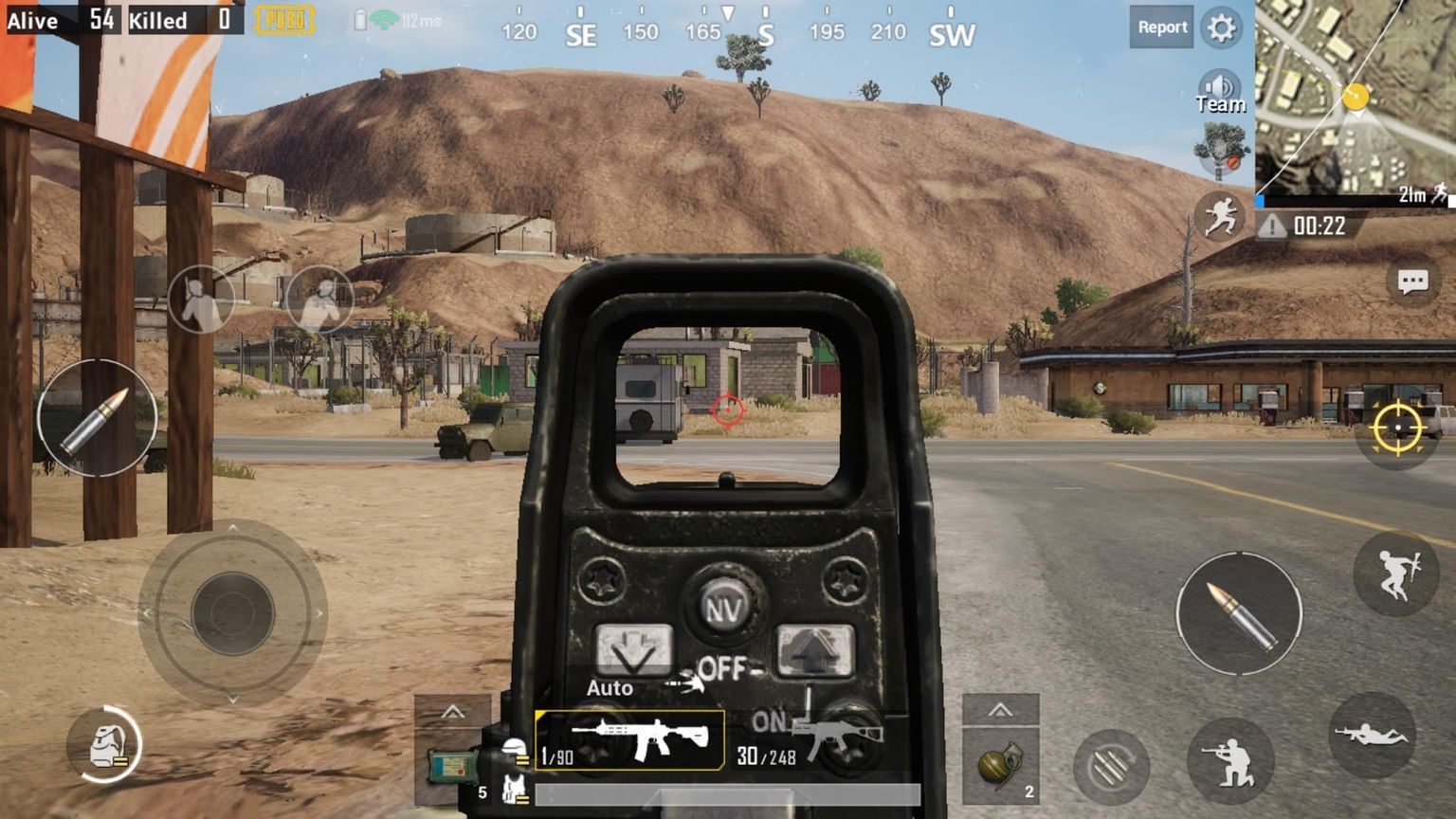1456x819 pixels.
Task: Click the Report button
Action: tap(1161, 27)
